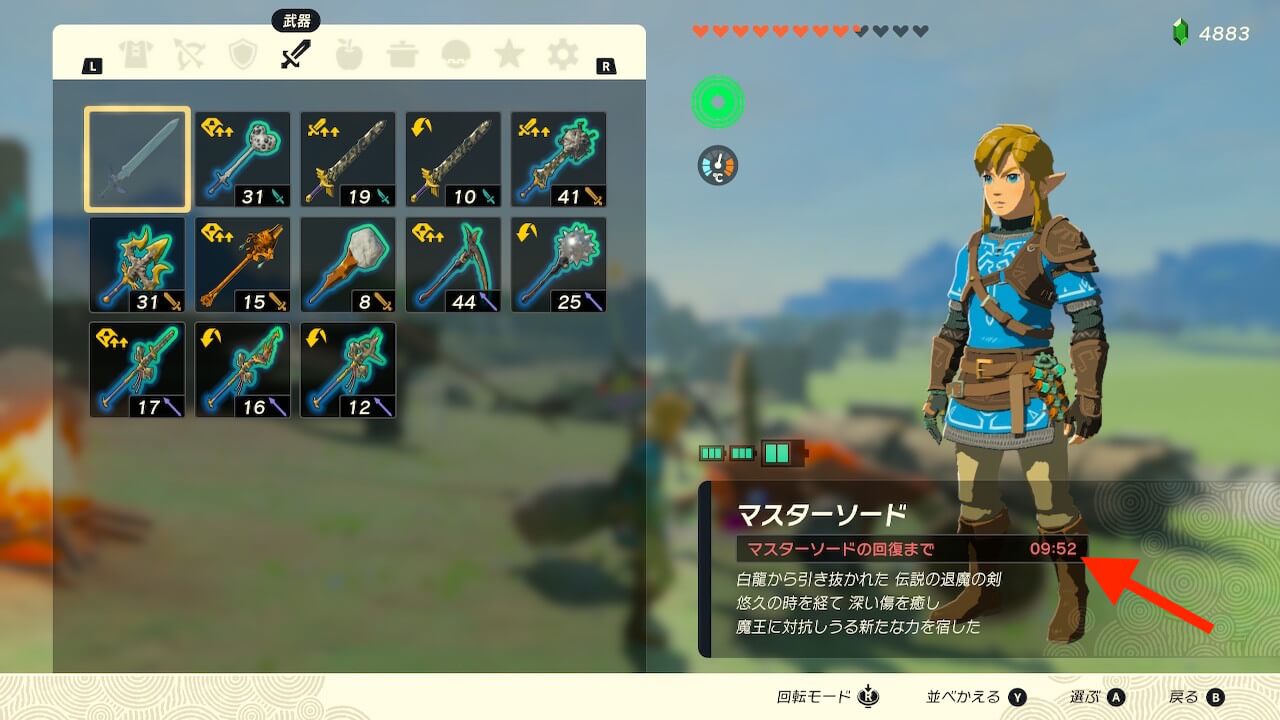Choose the golden horned weapon with 31 attack
This screenshot has height=720, width=1280.
(137, 265)
